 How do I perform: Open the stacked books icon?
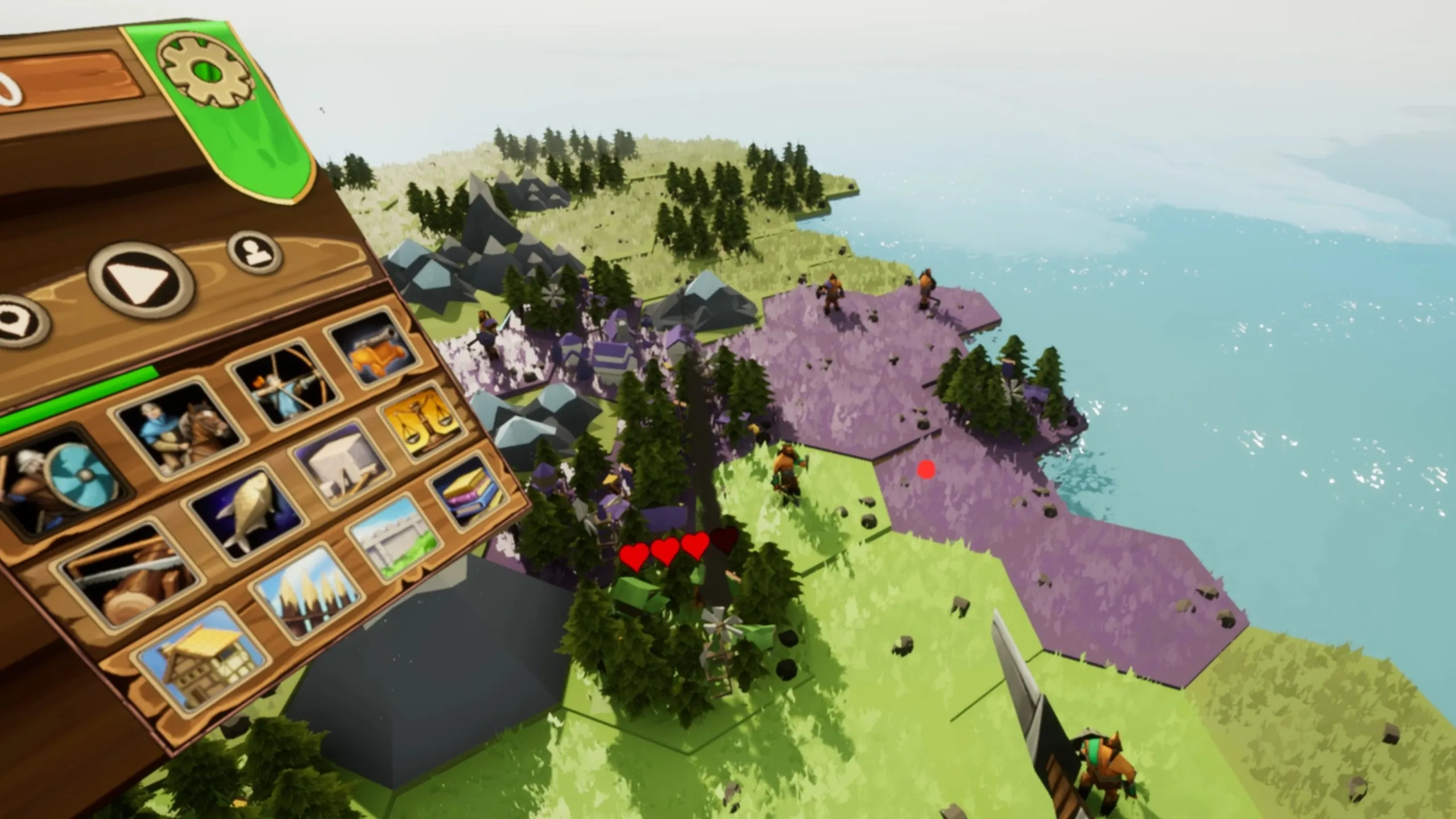coord(466,491)
